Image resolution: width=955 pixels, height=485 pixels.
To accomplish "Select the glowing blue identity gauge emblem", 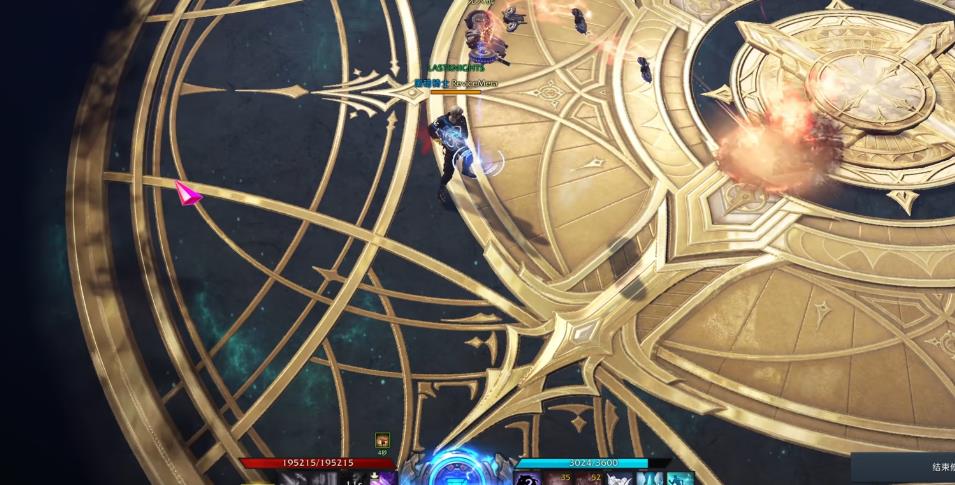I will [455, 470].
